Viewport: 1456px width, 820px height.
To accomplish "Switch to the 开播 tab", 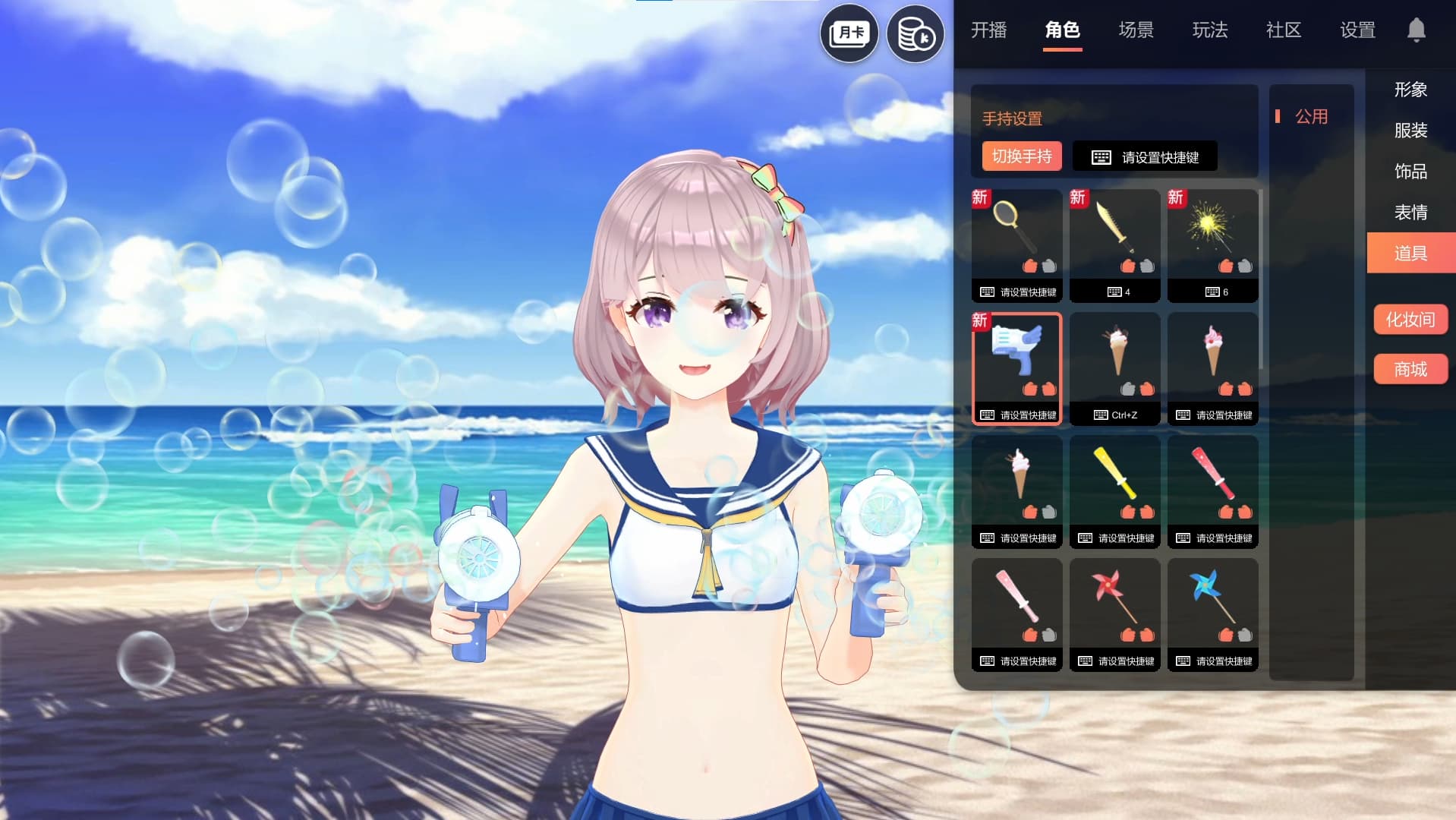I will click(x=988, y=30).
